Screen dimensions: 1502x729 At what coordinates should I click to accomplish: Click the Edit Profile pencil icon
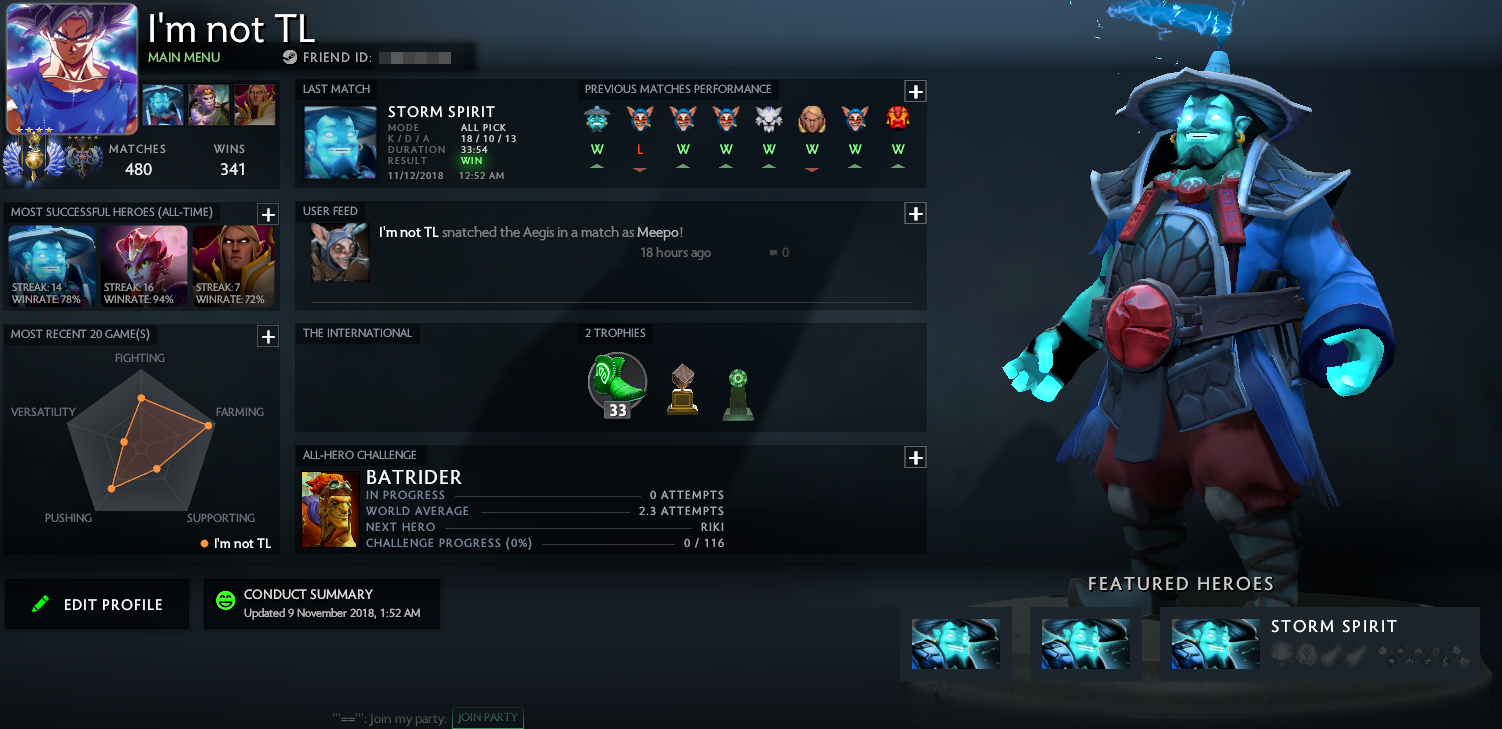(40, 604)
